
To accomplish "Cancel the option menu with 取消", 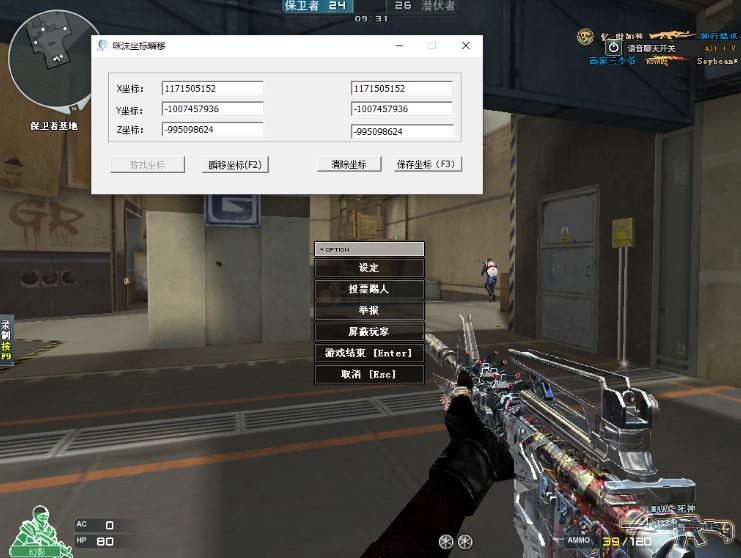I will tap(369, 374).
